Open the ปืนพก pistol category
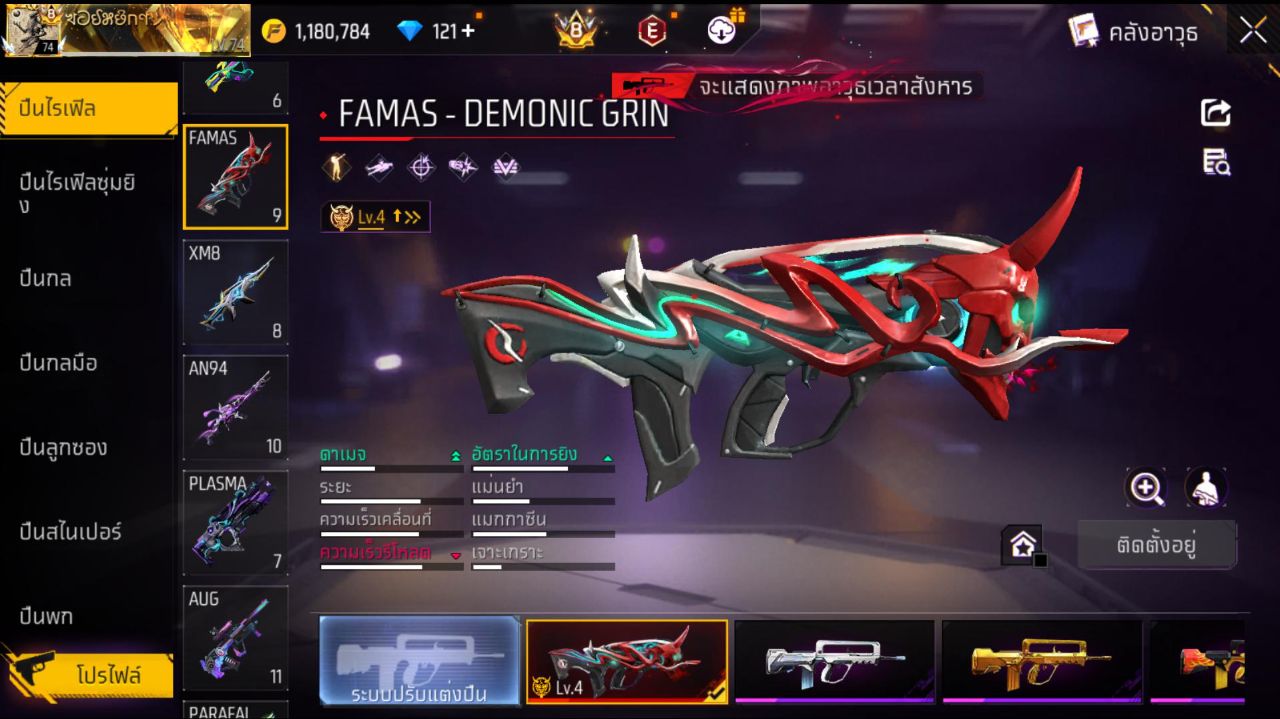Image resolution: width=1280 pixels, height=719 pixels. coord(46,616)
